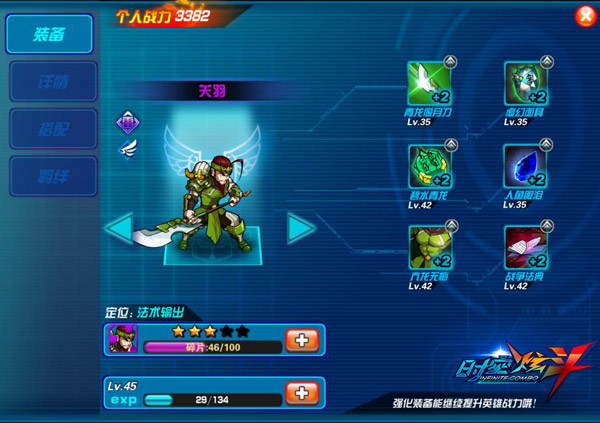This screenshot has height=423, width=600.
Task: Show the next hero with the right arrow
Action: coord(301,228)
